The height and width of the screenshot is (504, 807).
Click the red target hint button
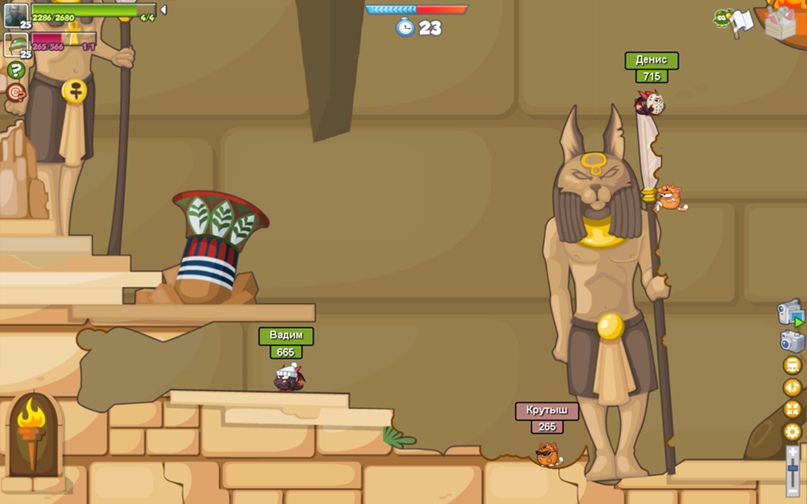16,92
